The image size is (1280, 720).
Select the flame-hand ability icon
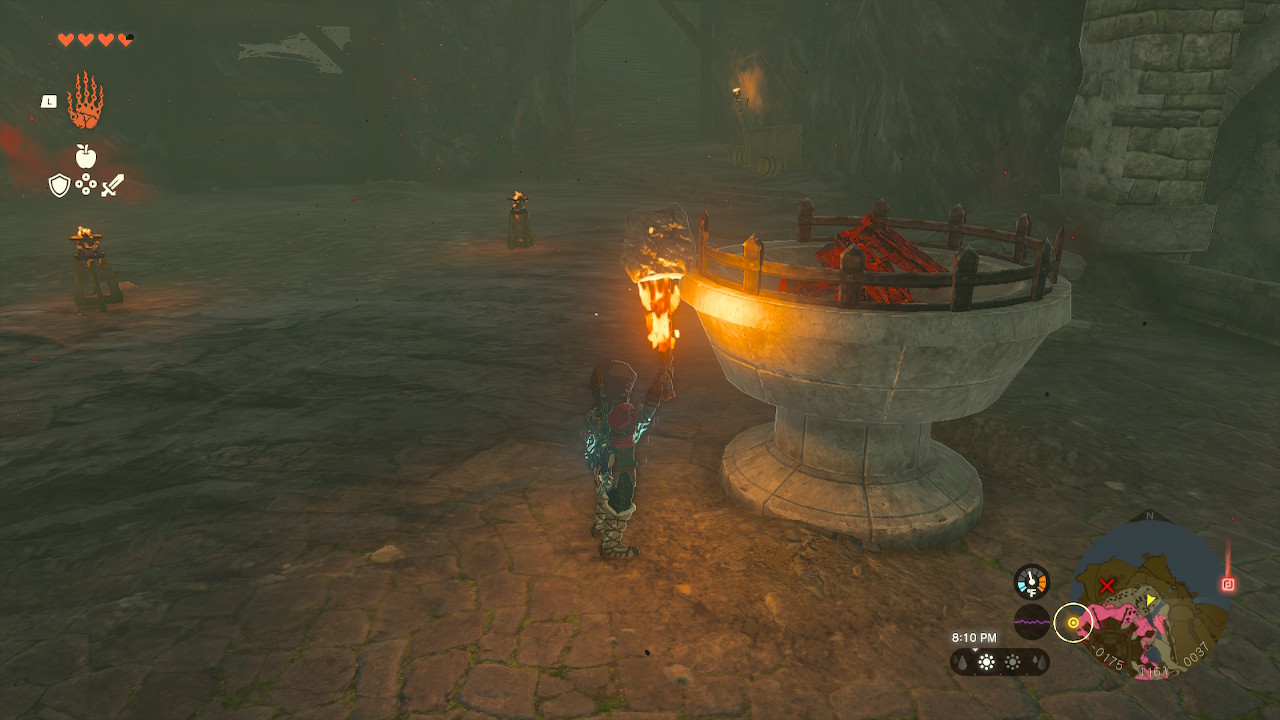tap(85, 99)
